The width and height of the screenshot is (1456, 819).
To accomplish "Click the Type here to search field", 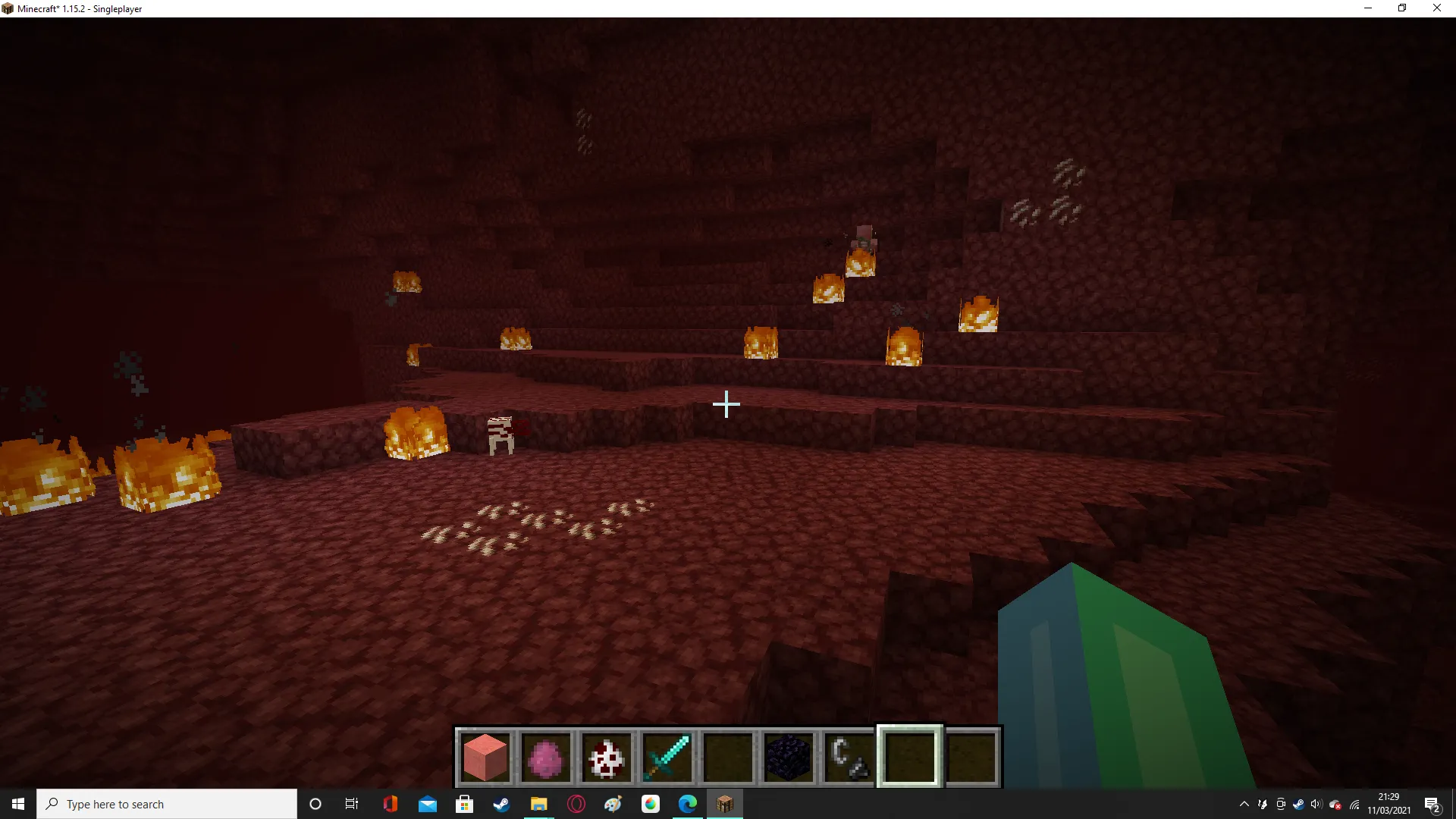I will pyautogui.click(x=167, y=804).
